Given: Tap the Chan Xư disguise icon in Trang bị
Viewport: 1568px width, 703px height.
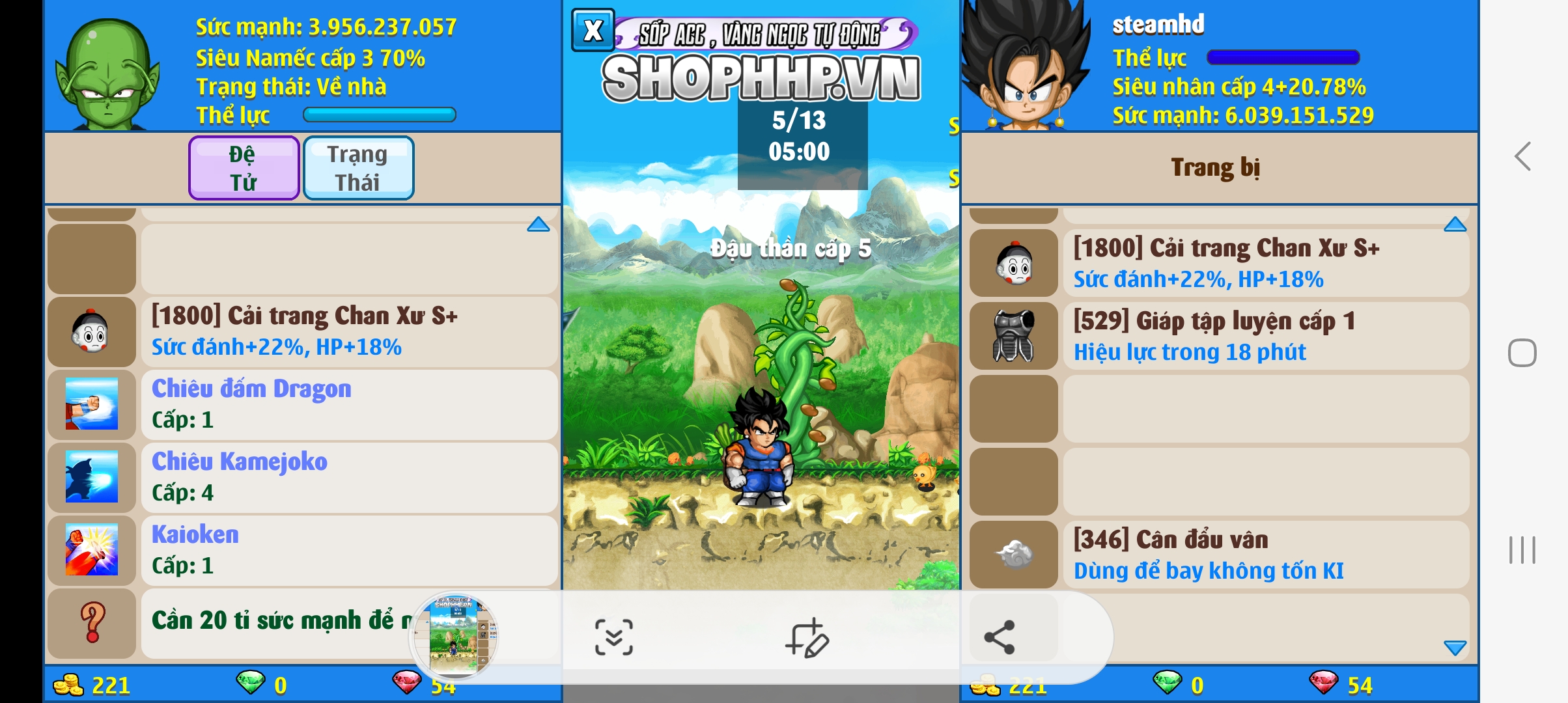Looking at the screenshot, I should point(1013,264).
